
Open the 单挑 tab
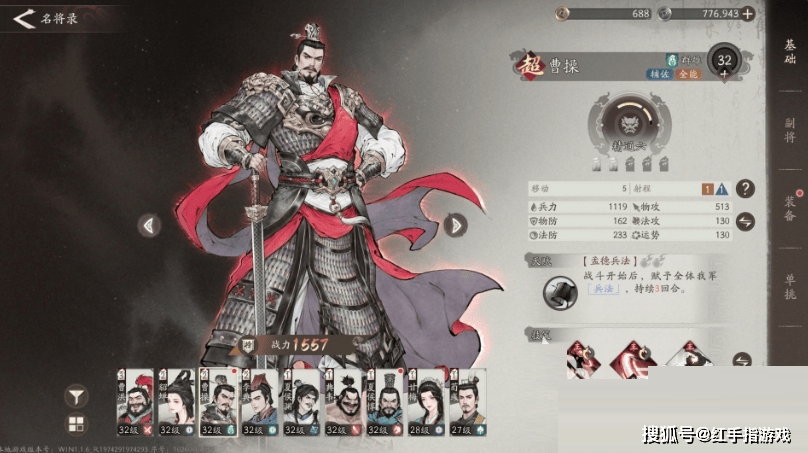tap(790, 289)
